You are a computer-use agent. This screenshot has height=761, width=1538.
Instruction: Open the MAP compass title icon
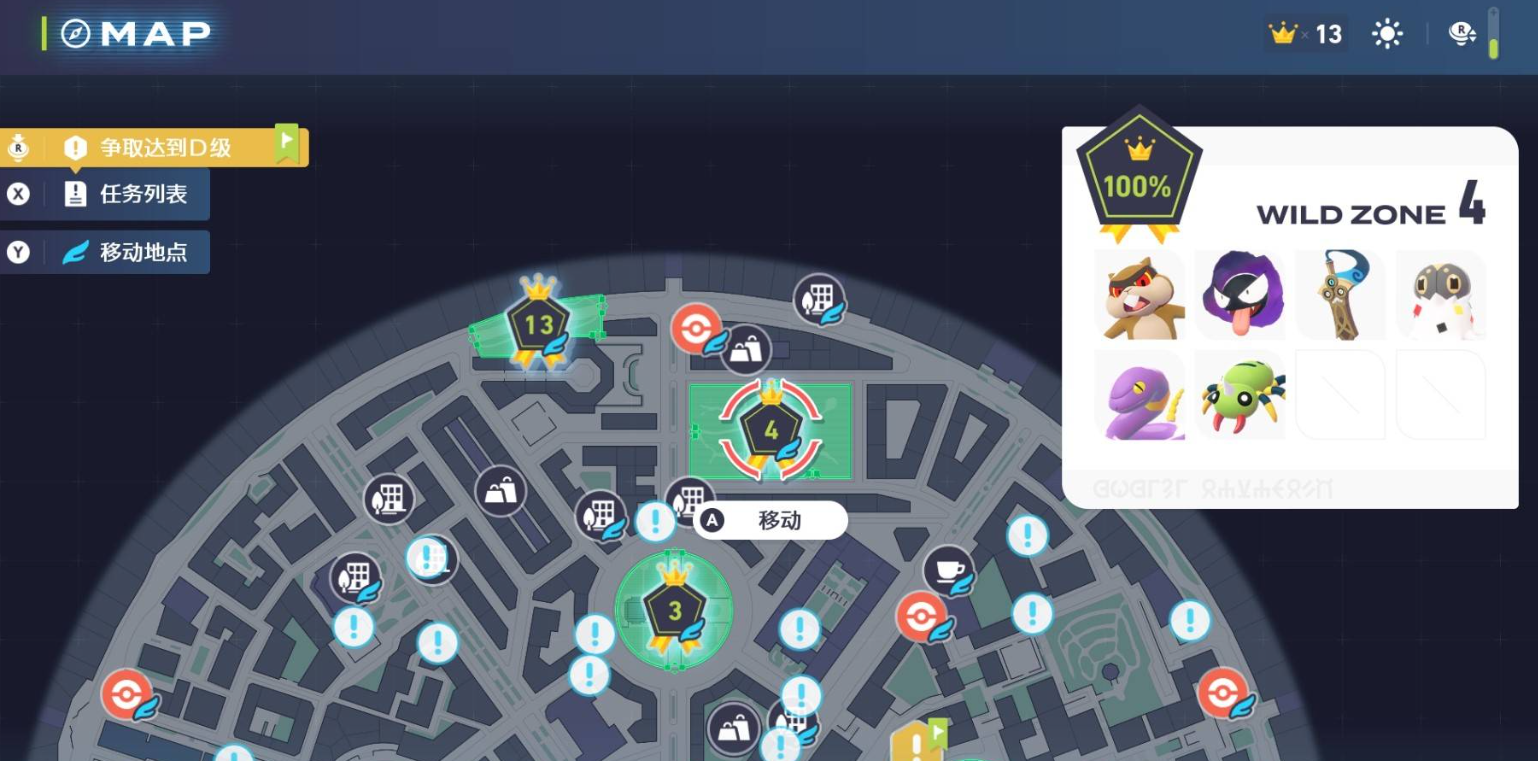[x=76, y=34]
